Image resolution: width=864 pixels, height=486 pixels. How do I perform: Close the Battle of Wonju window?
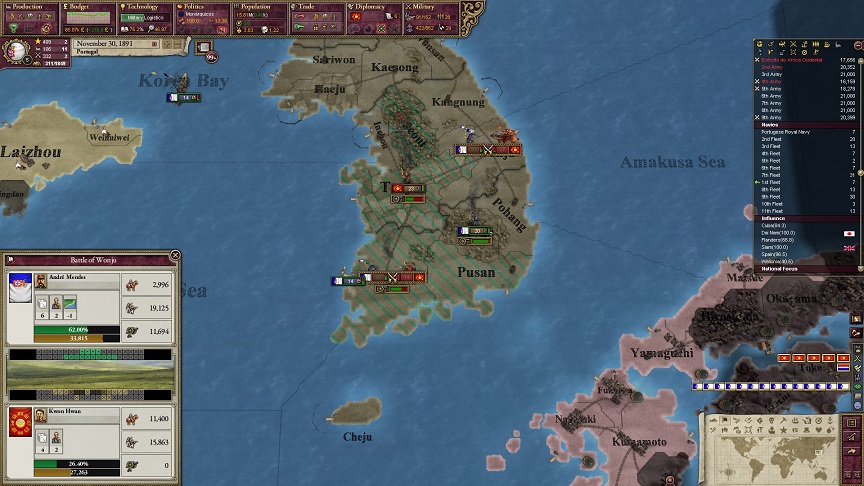pyautogui.click(x=175, y=257)
